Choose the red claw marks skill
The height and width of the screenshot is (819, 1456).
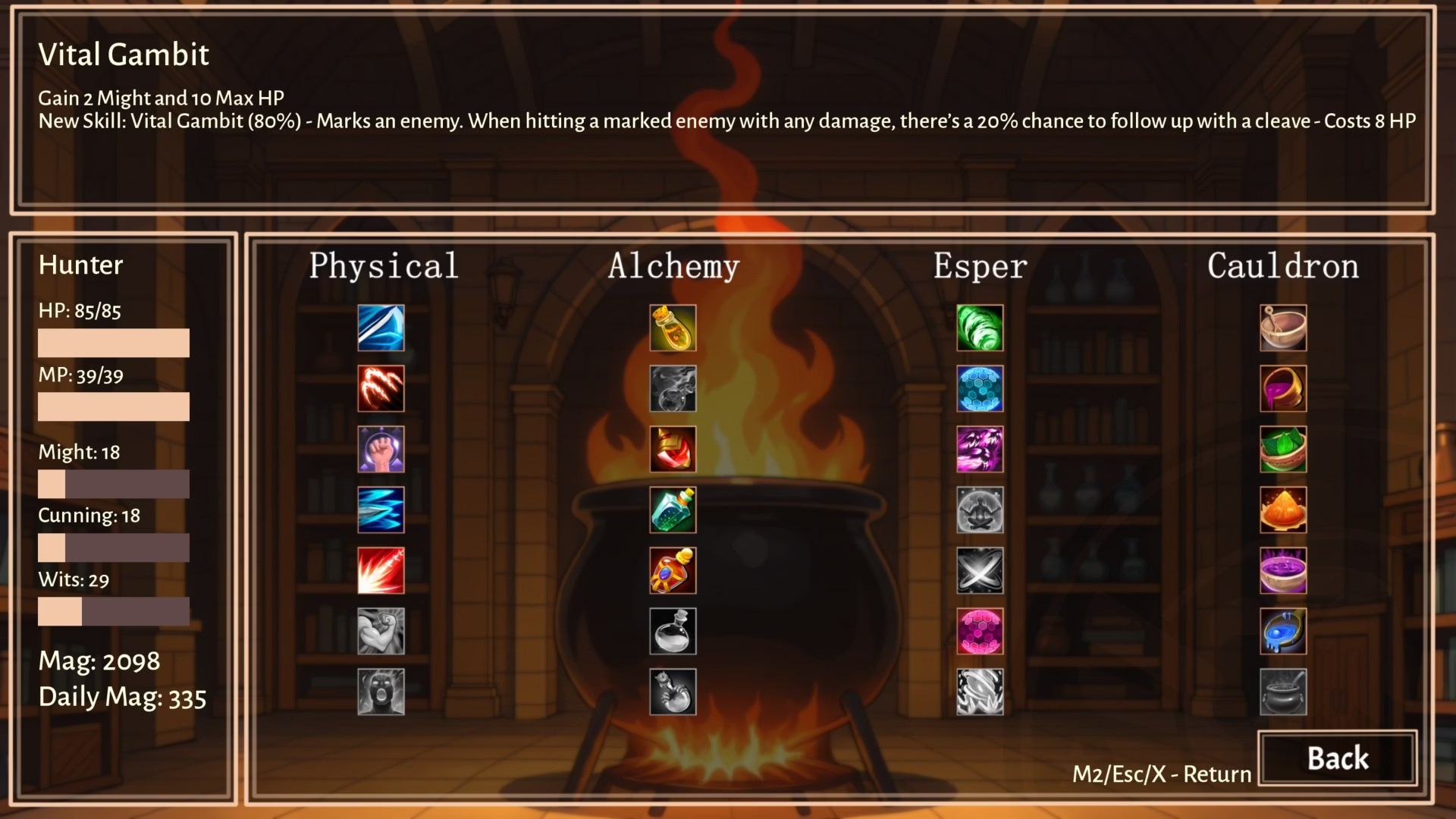[x=381, y=388]
